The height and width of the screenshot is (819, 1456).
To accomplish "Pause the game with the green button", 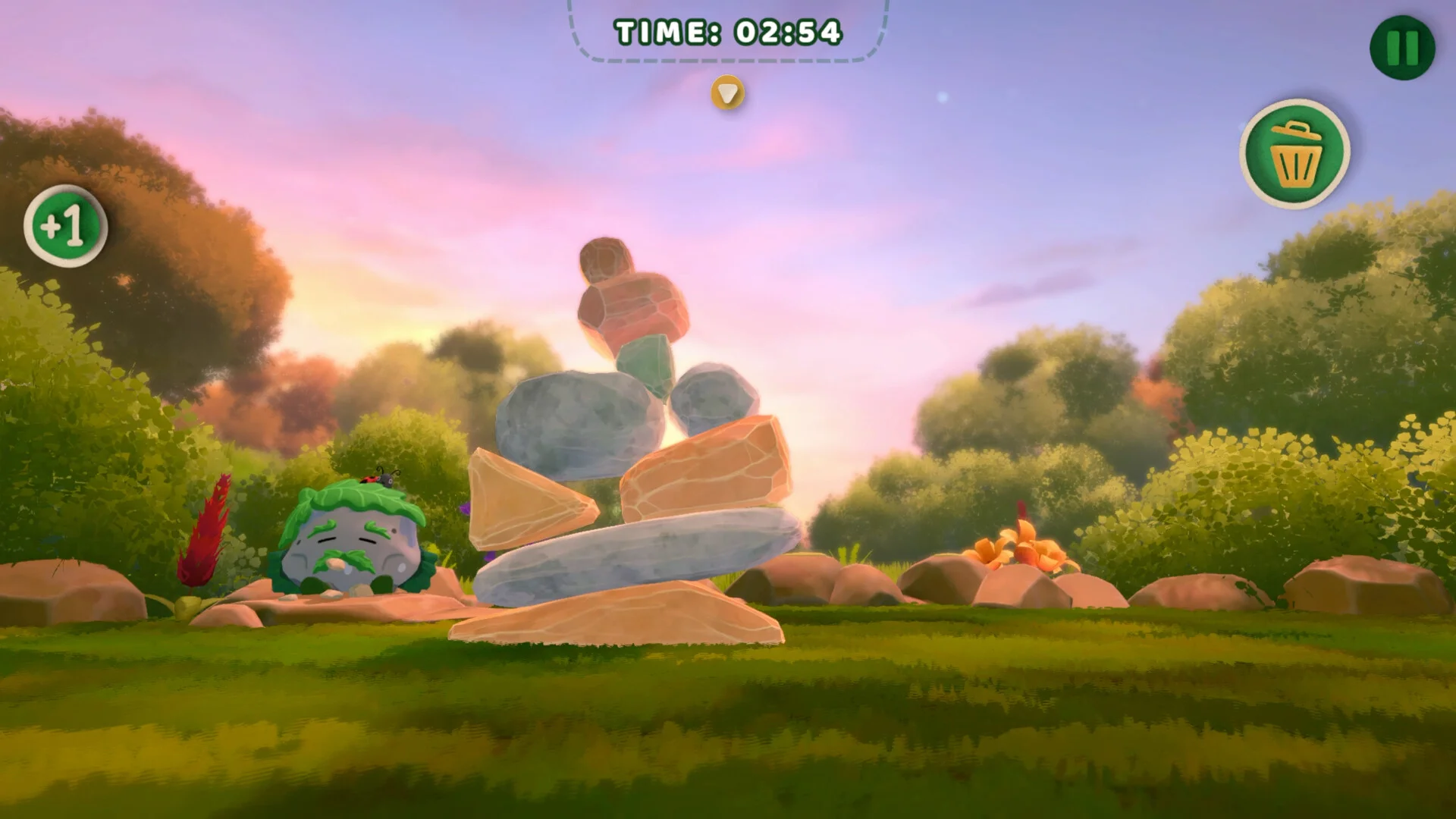I will click(x=1402, y=47).
